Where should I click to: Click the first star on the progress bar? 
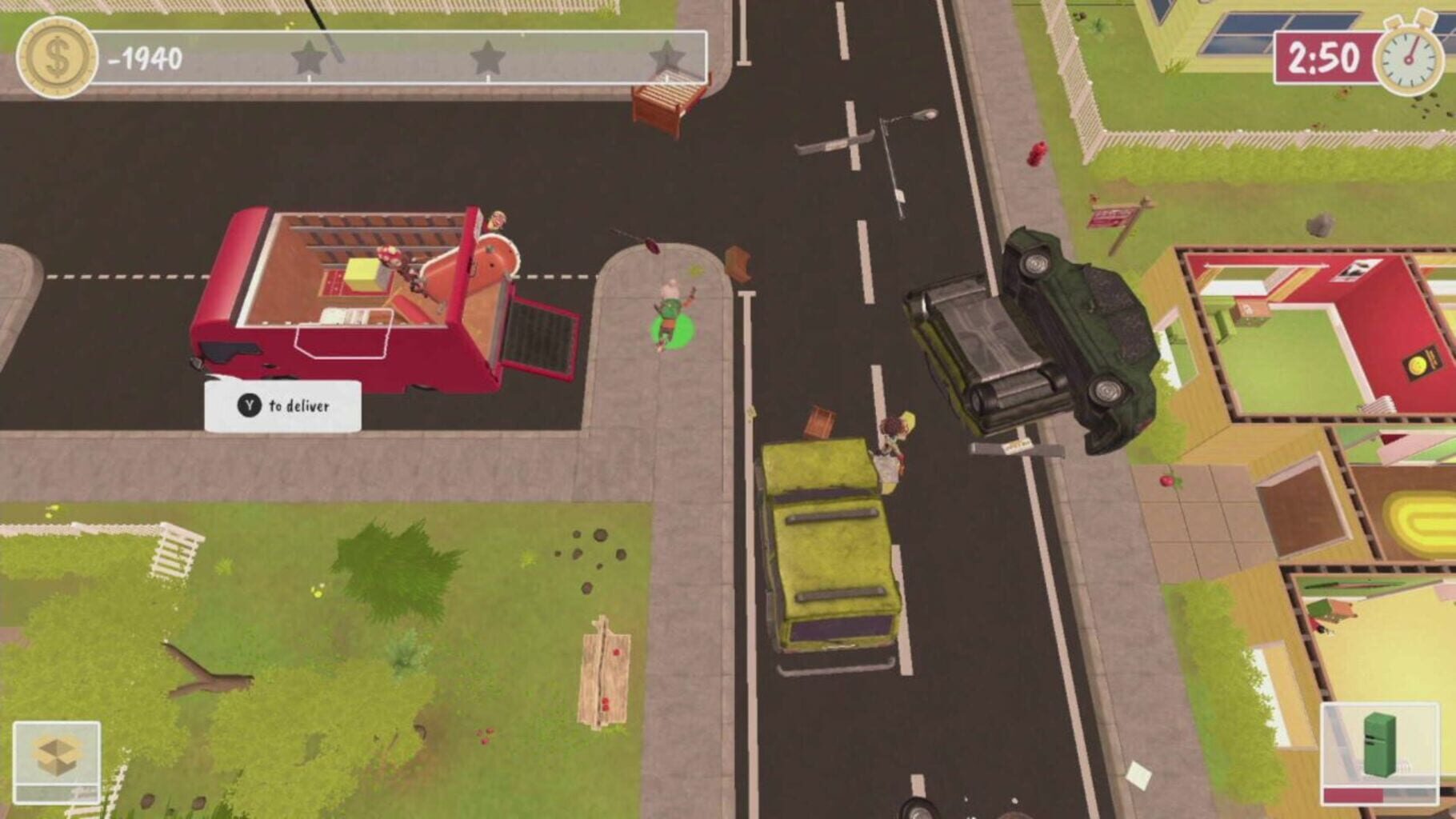308,58
